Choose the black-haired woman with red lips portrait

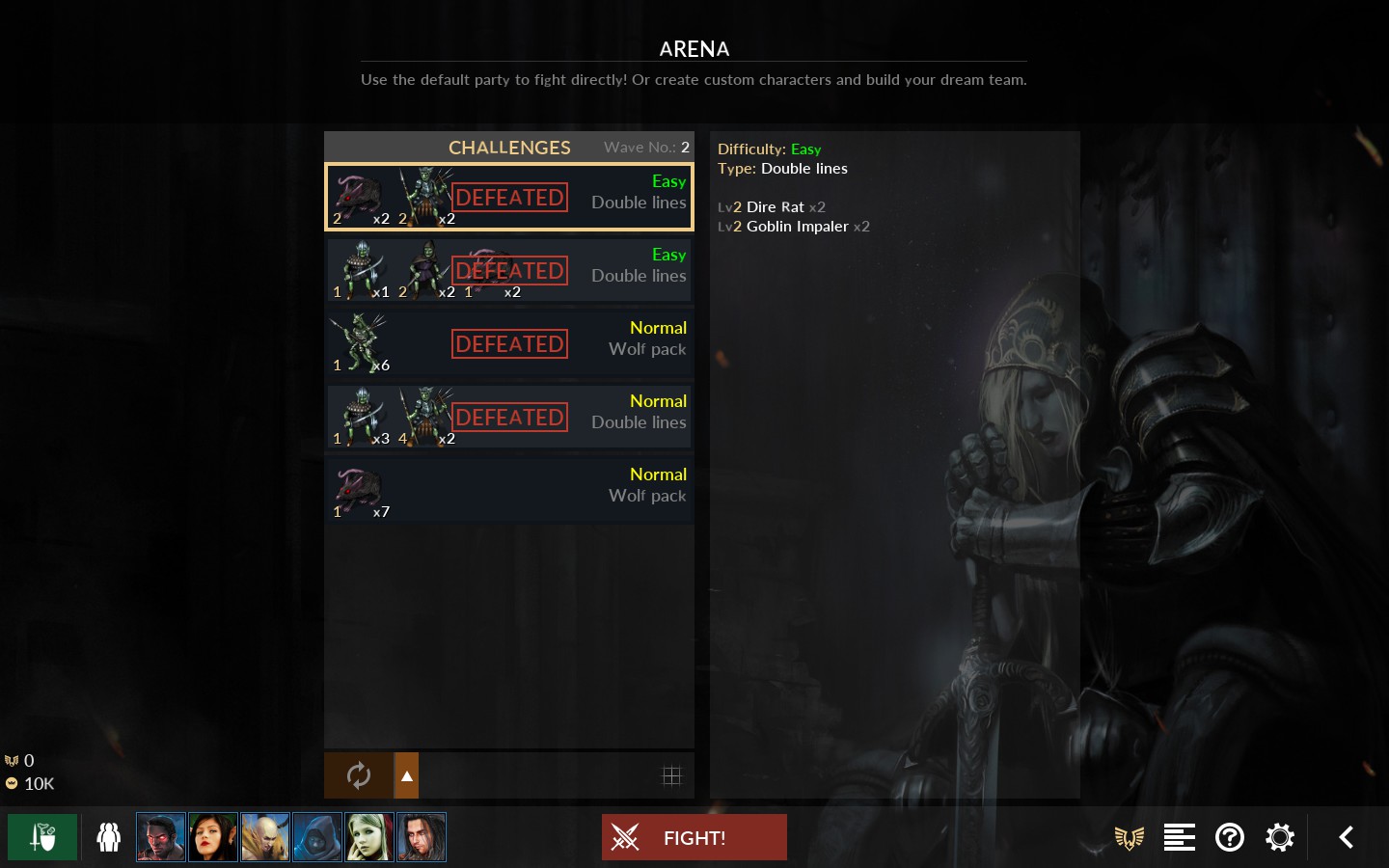pos(213,837)
